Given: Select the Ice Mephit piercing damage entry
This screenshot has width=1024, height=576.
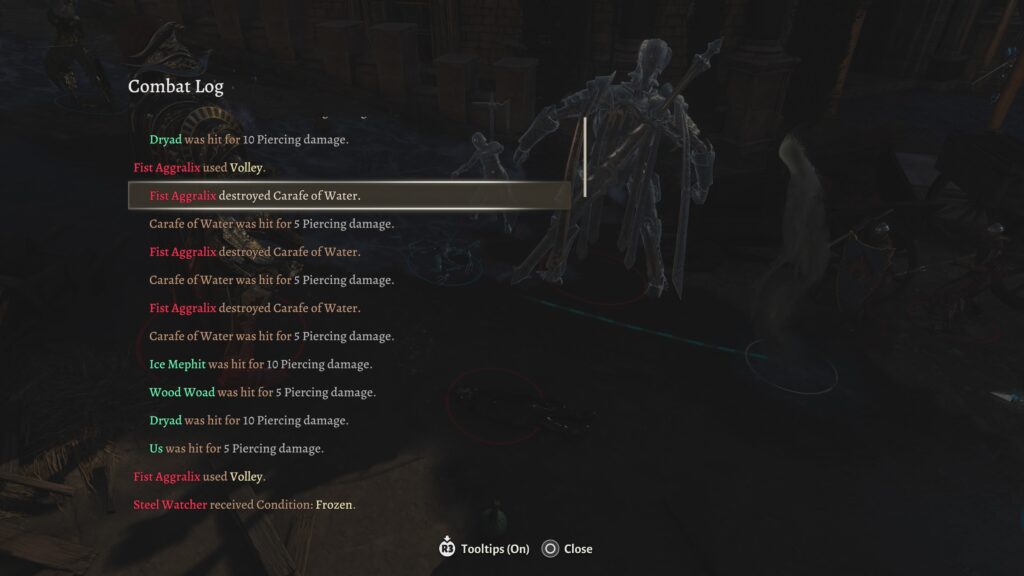Looking at the screenshot, I should tap(261, 364).
